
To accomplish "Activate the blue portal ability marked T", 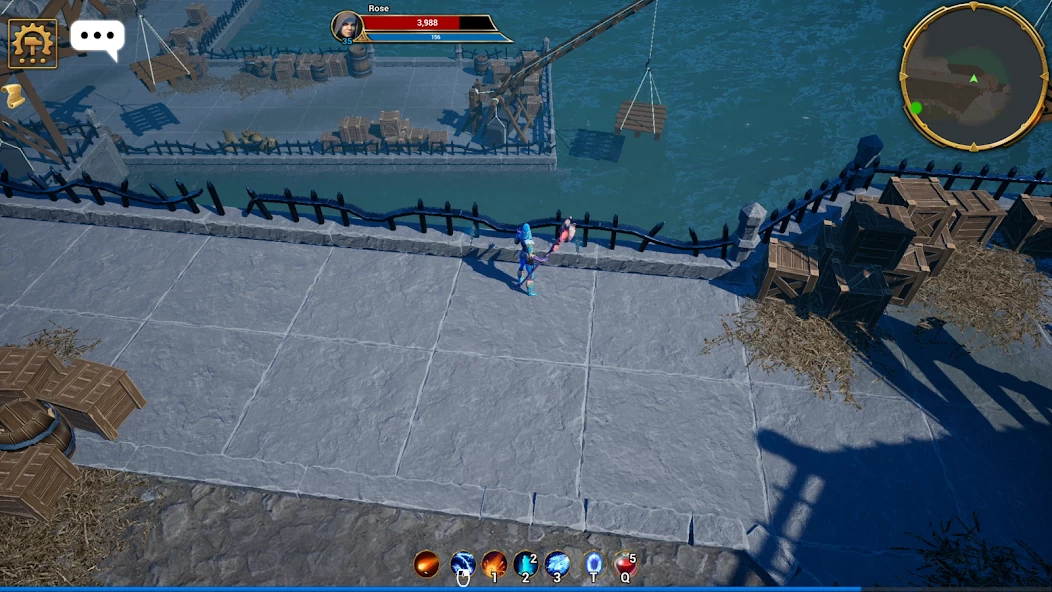I will (x=594, y=564).
